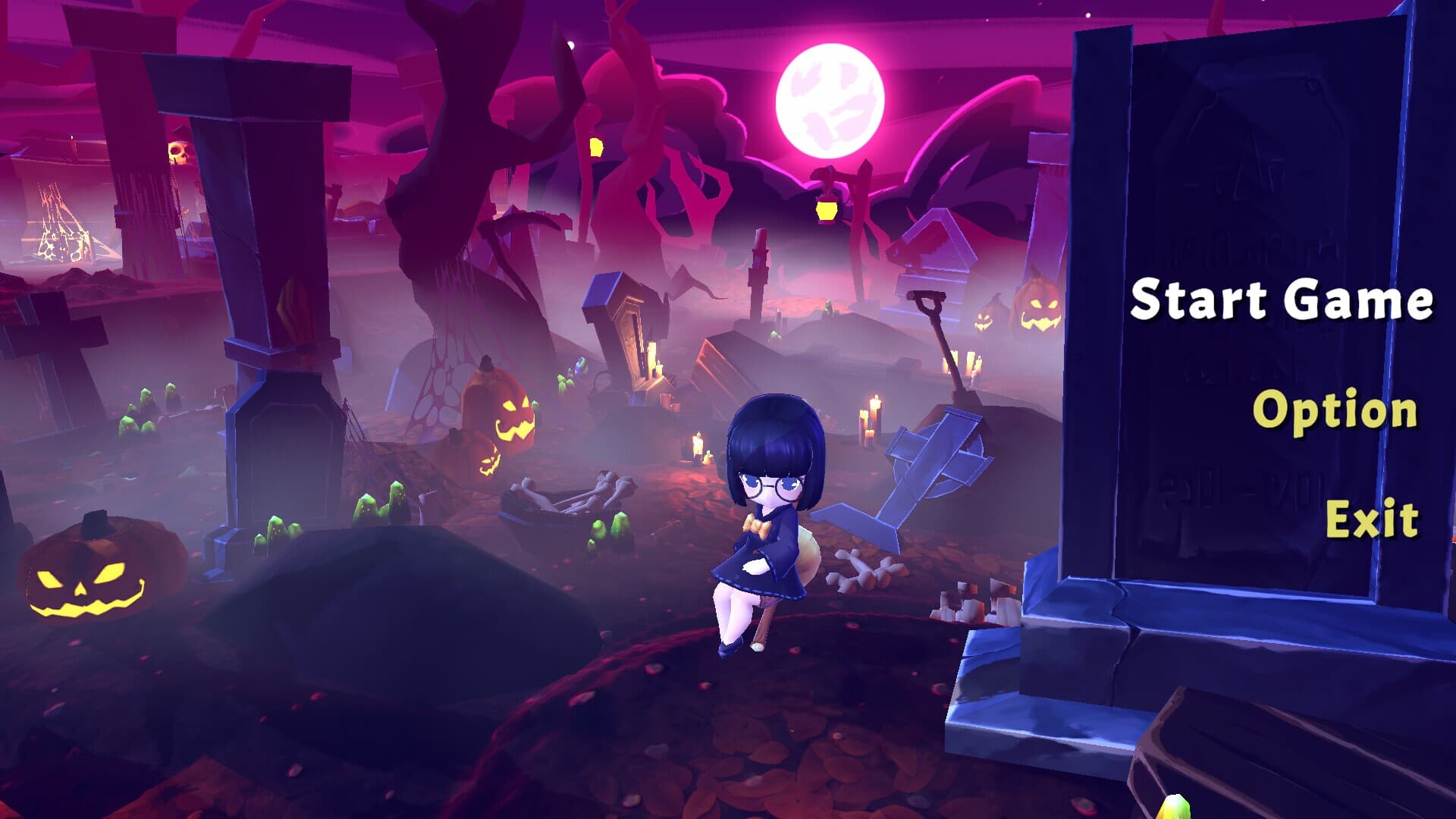Click the hanging yellow lantern on the tree
Screen dimensions: 1456x819
pyautogui.click(x=825, y=211)
